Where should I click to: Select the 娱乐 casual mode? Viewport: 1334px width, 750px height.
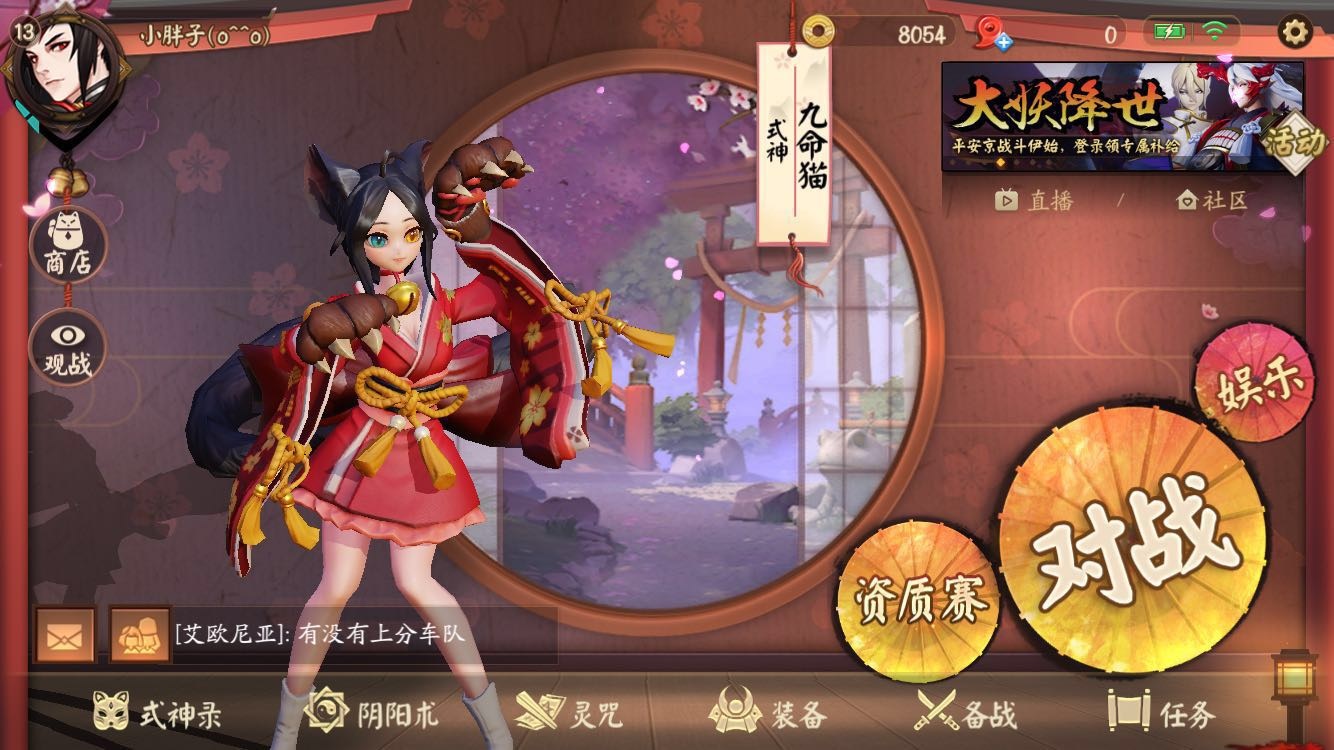click(1250, 384)
